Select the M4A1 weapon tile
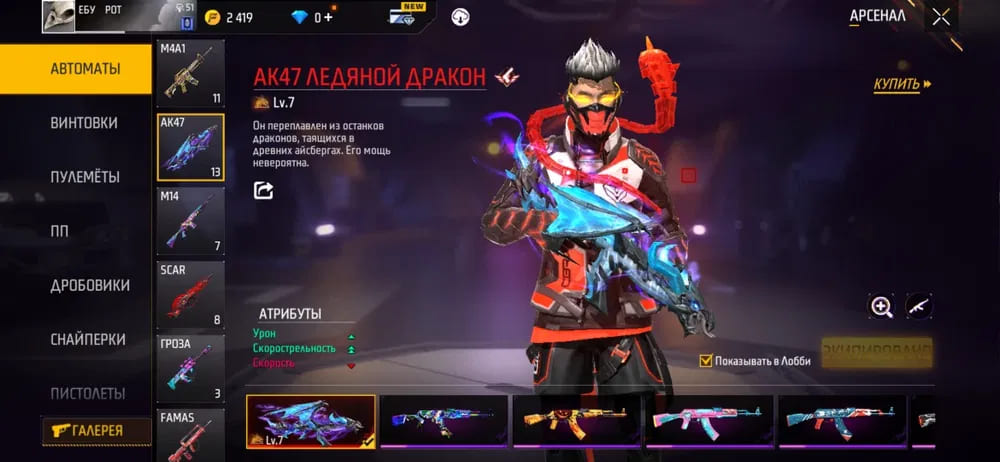Viewport: 1000px width, 462px height. pyautogui.click(x=190, y=73)
